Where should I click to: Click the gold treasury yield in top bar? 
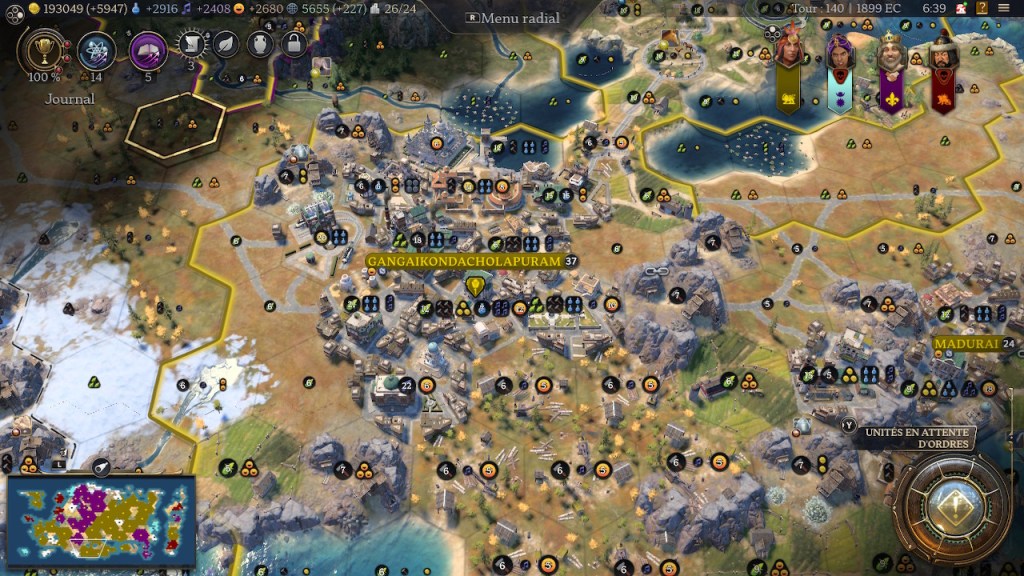(x=70, y=8)
